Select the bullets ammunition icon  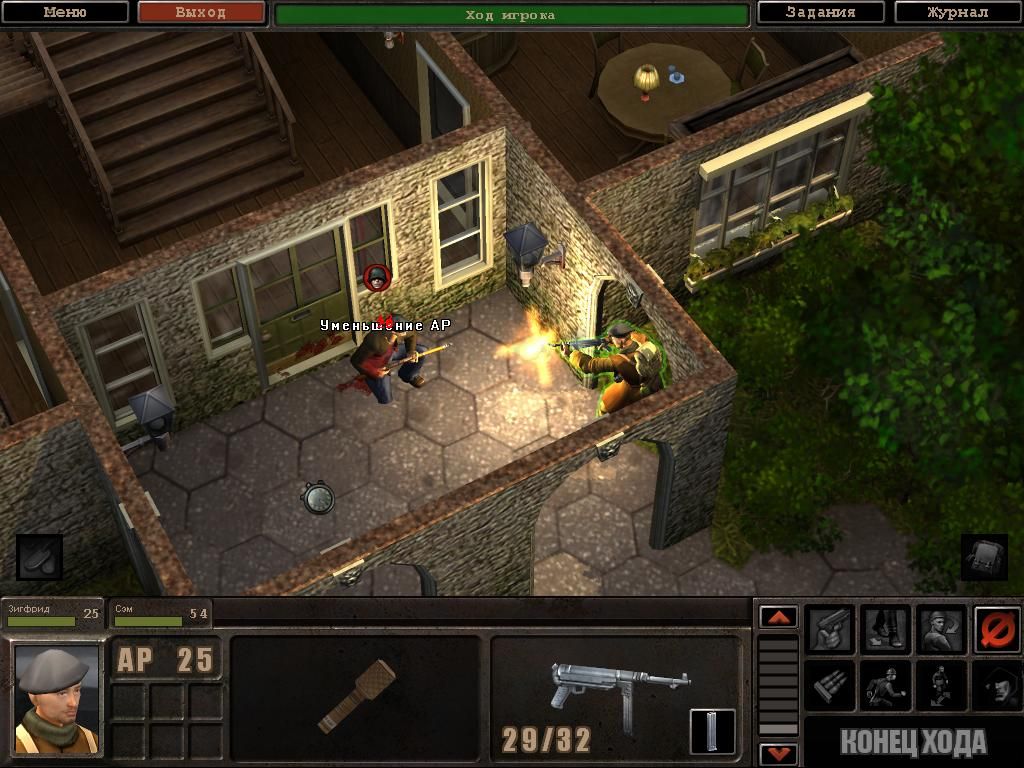tap(830, 685)
